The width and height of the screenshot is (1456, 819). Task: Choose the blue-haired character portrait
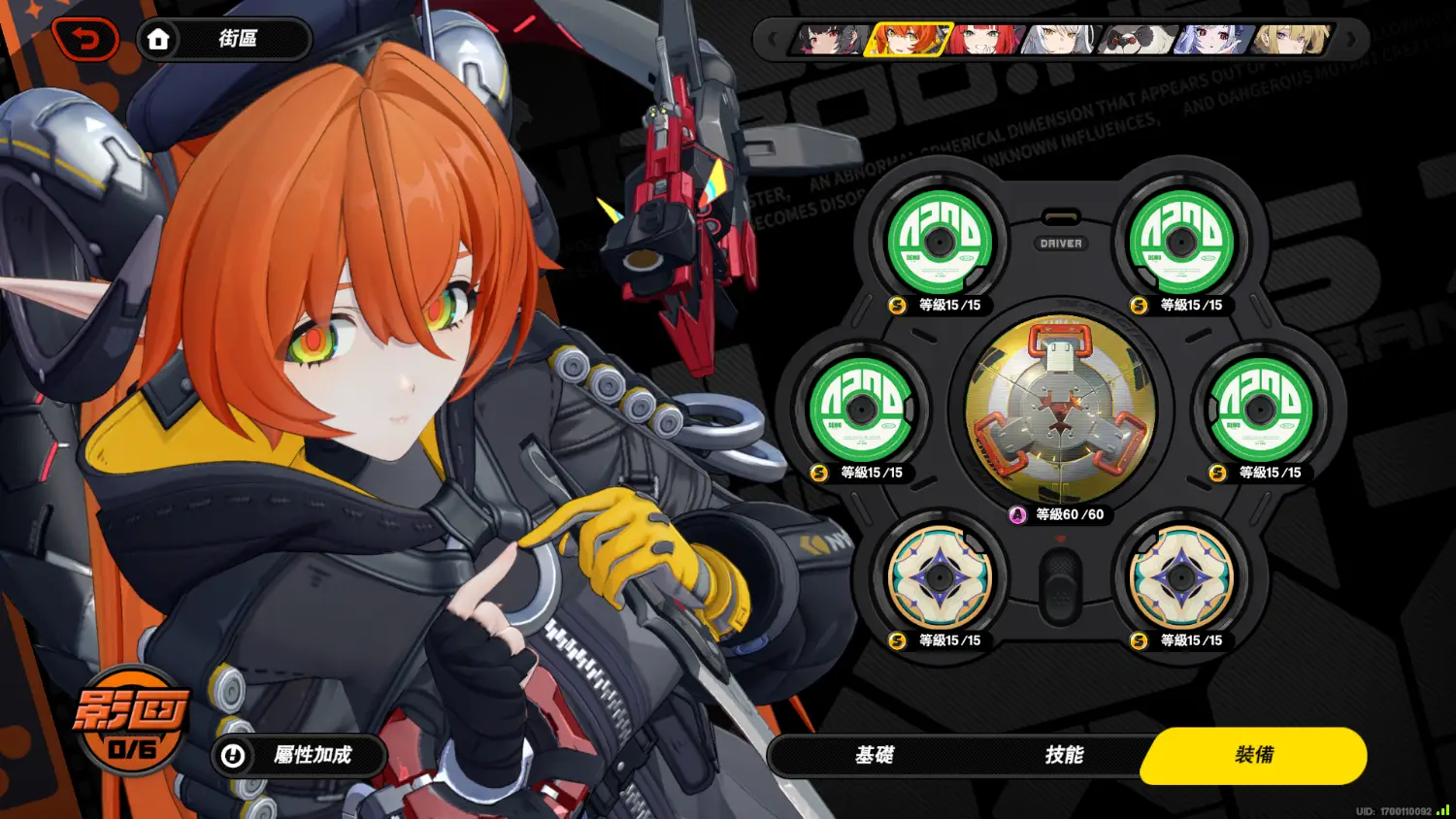pos(1212,40)
